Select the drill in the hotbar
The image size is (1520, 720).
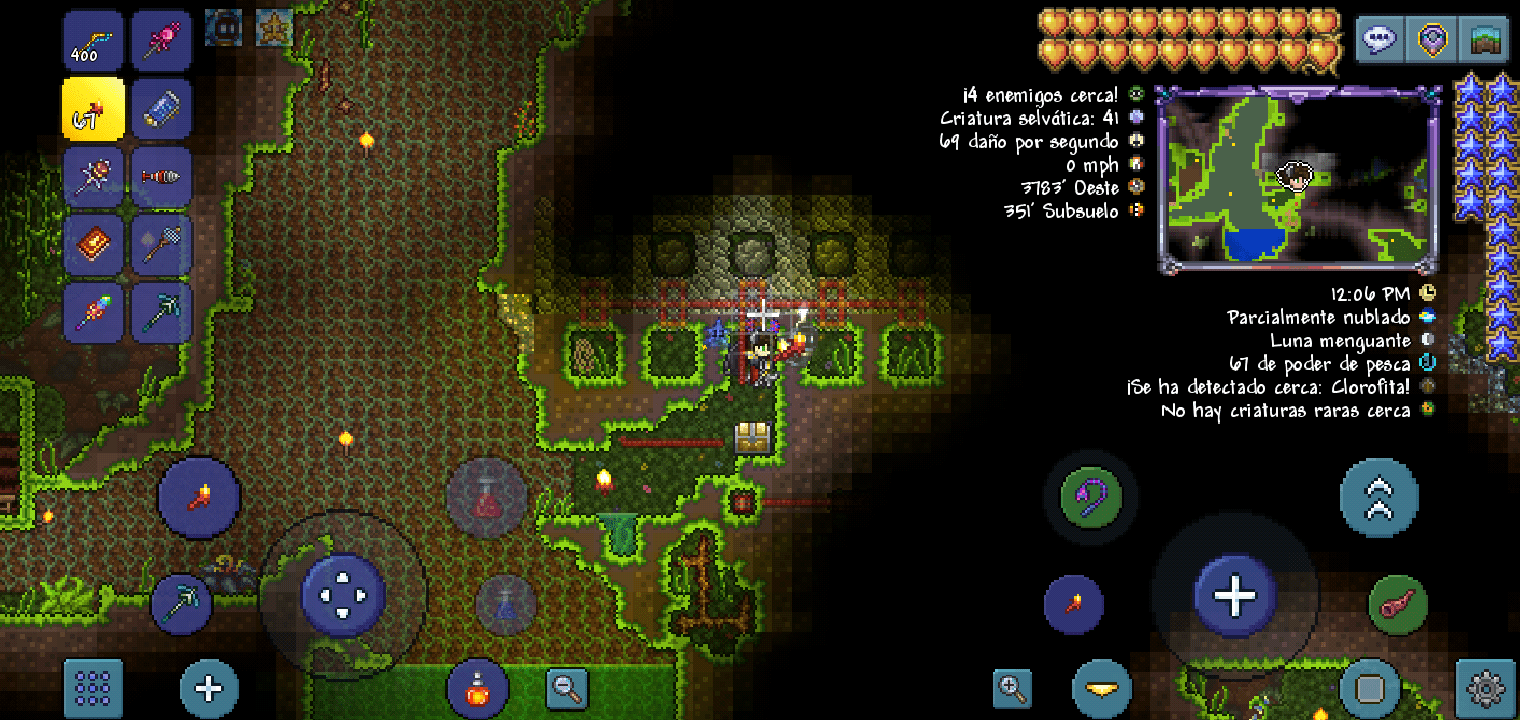pyautogui.click(x=162, y=176)
